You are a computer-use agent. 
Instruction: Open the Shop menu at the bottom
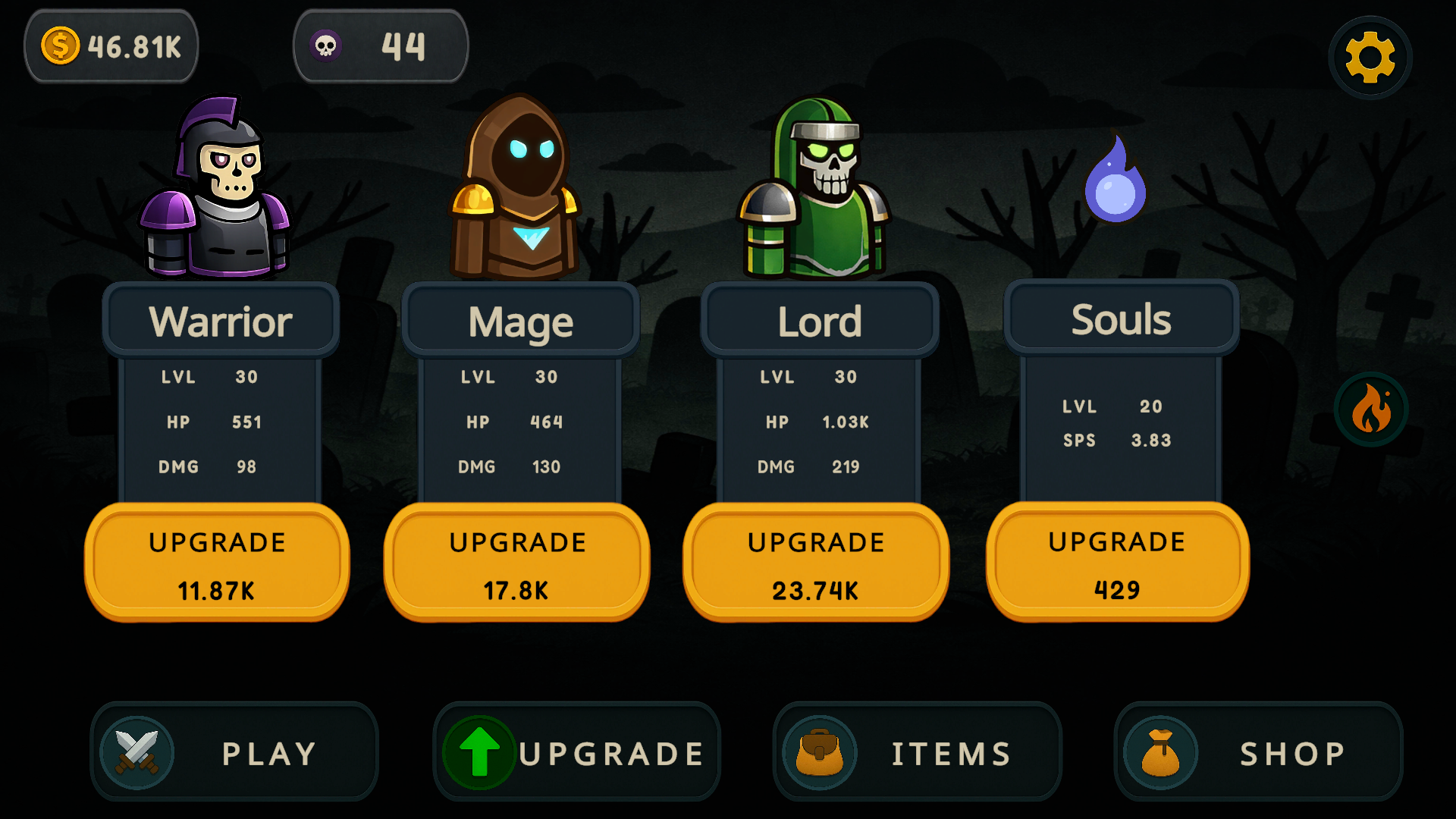1259,752
